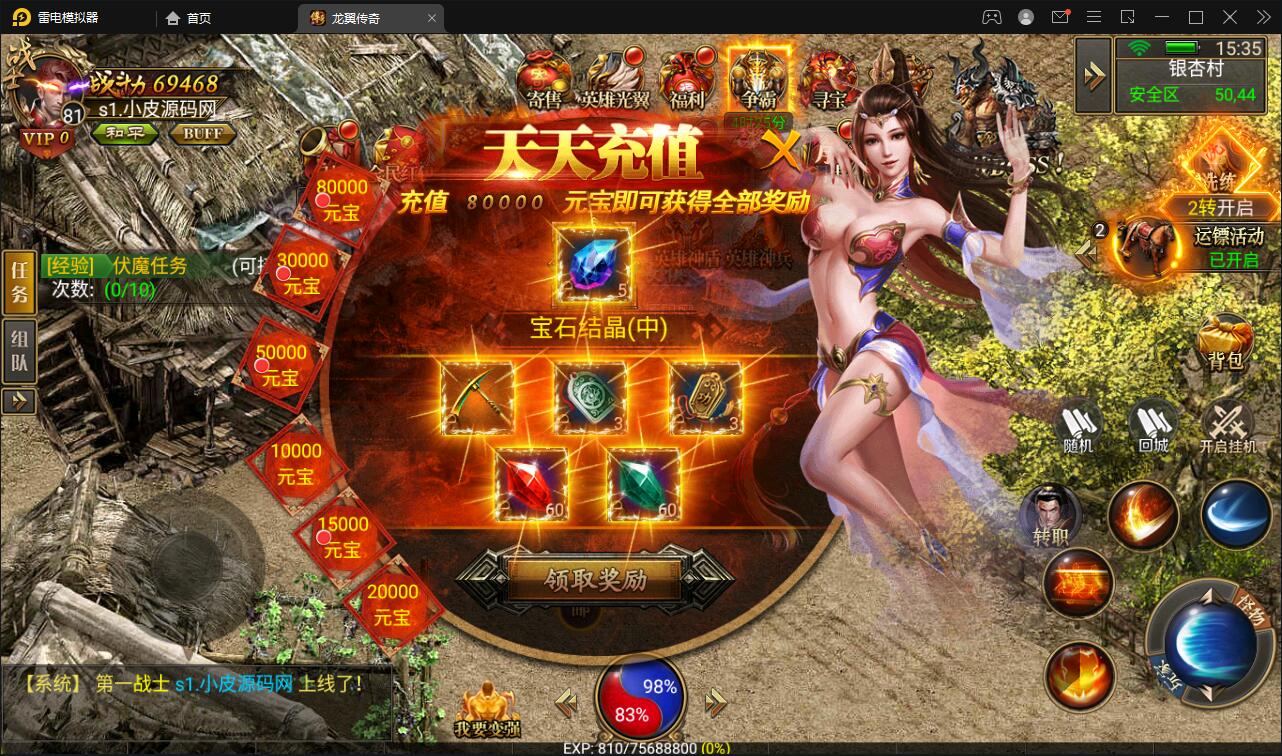
Task: Claim rewards with 领取奖励 button
Action: (594, 580)
